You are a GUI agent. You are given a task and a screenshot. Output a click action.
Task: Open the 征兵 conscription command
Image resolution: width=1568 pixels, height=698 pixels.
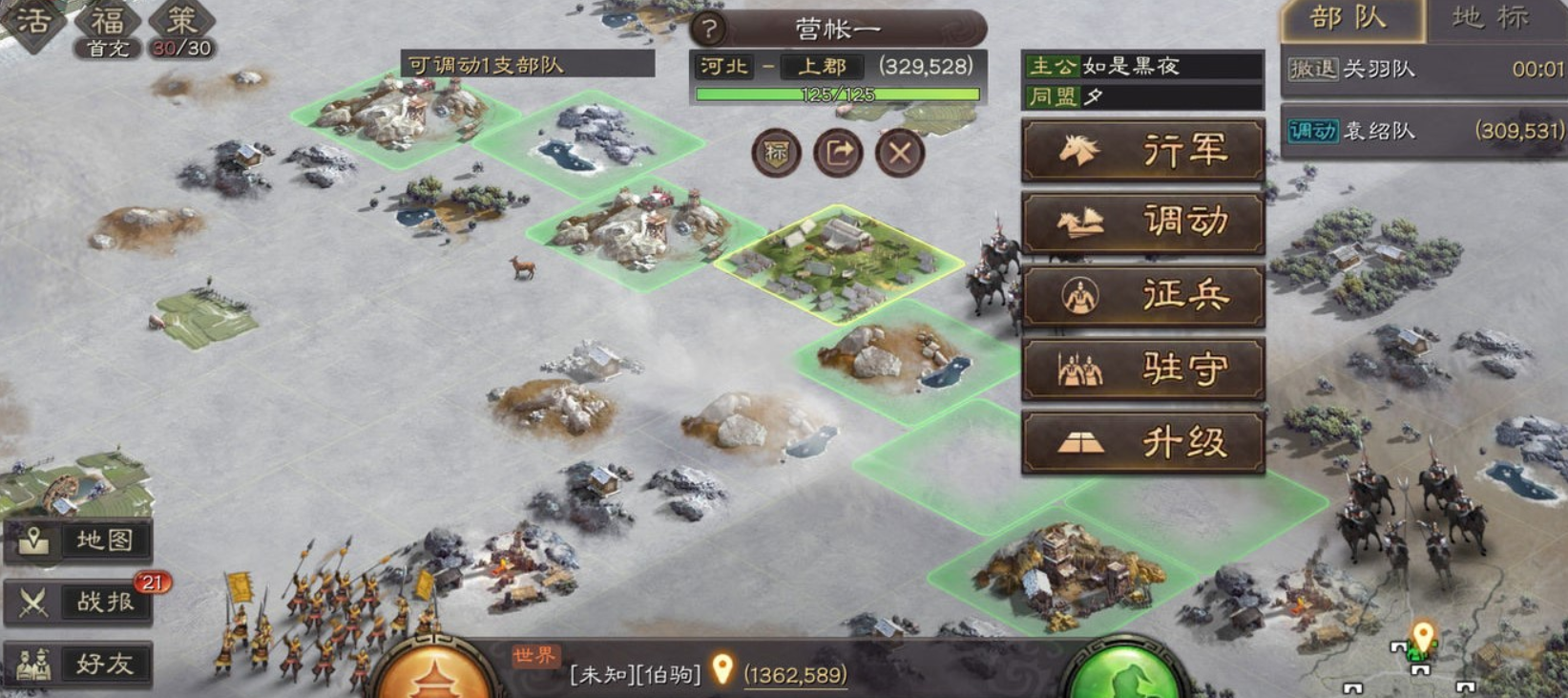tap(1142, 297)
